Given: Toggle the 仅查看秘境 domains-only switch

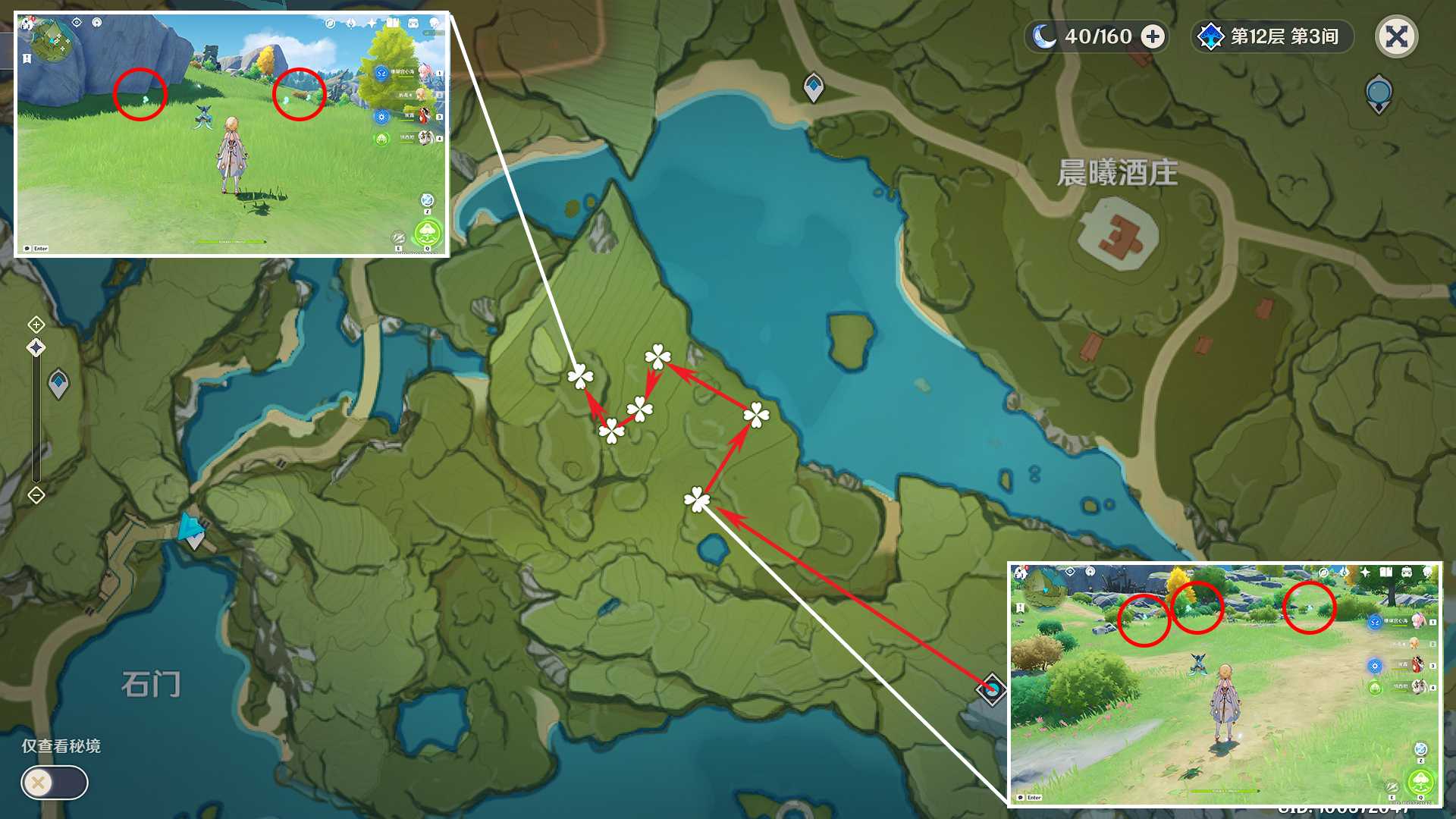Looking at the screenshot, I should 55,782.
